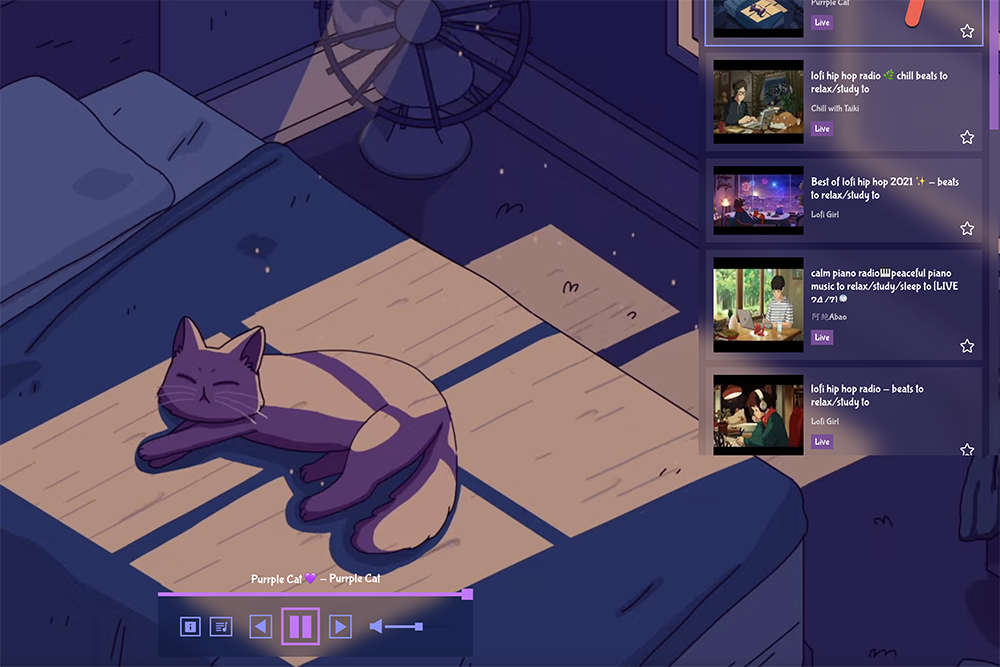Open the track info button
Screen dimensions: 1000x667
190,627
